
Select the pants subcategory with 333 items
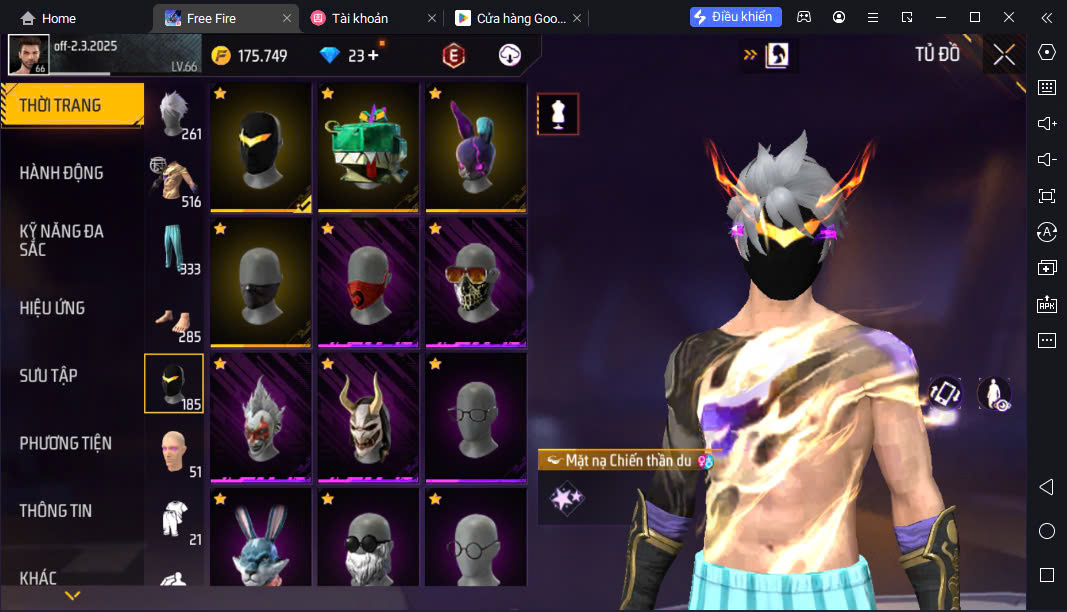point(174,250)
